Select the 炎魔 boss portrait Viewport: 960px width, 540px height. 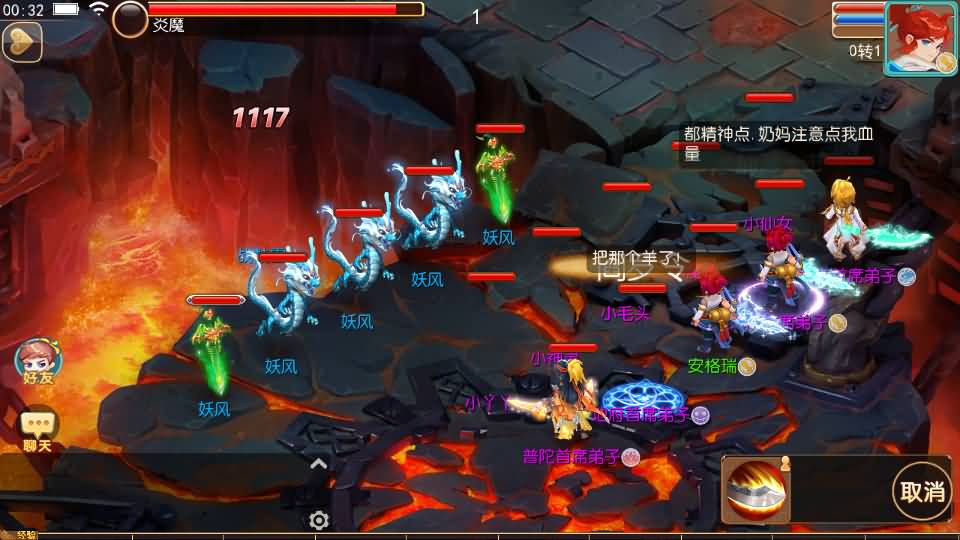point(130,18)
